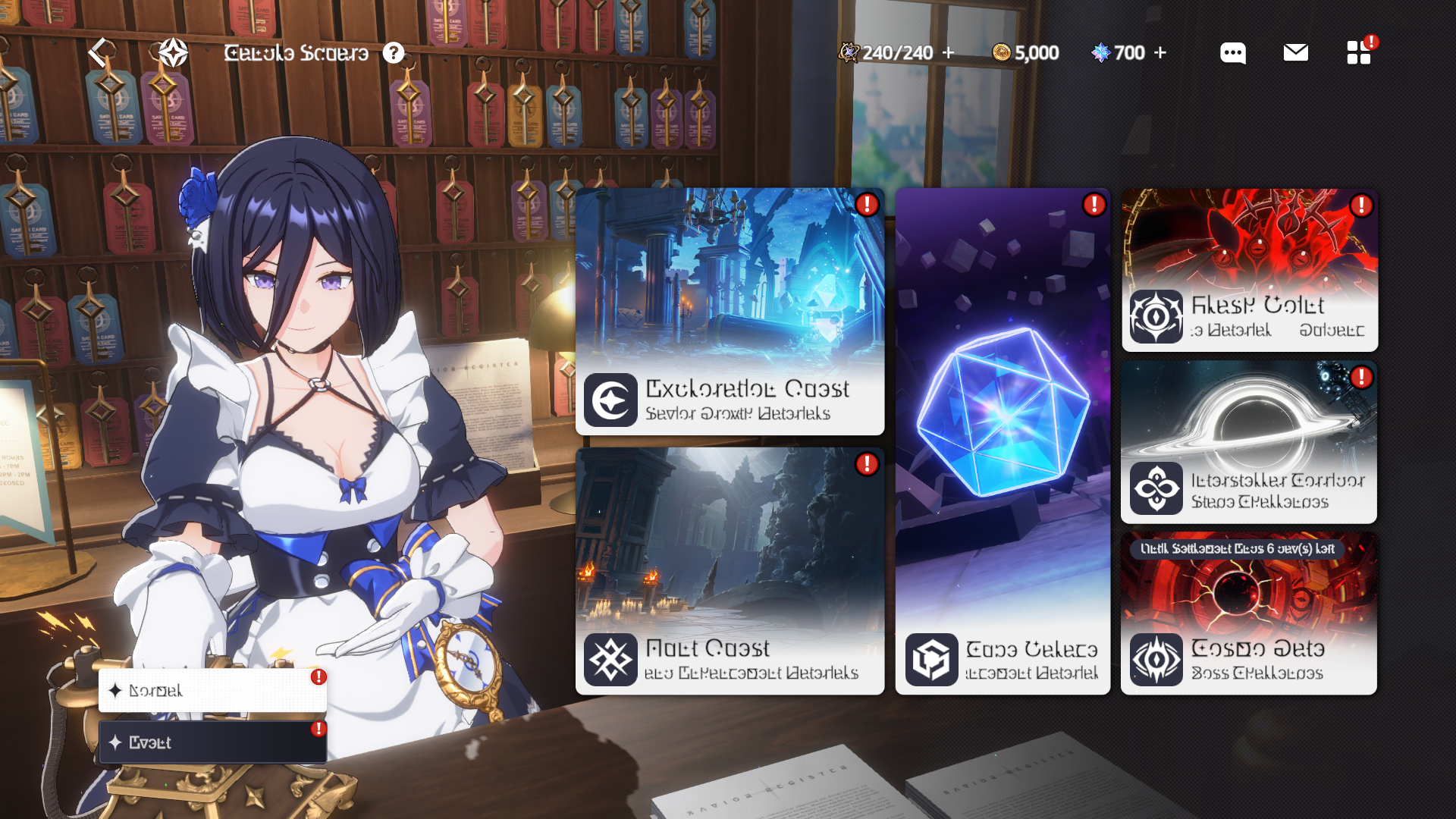The width and height of the screenshot is (1456, 819).
Task: Open the four-square grid menu icon
Action: 1358,52
